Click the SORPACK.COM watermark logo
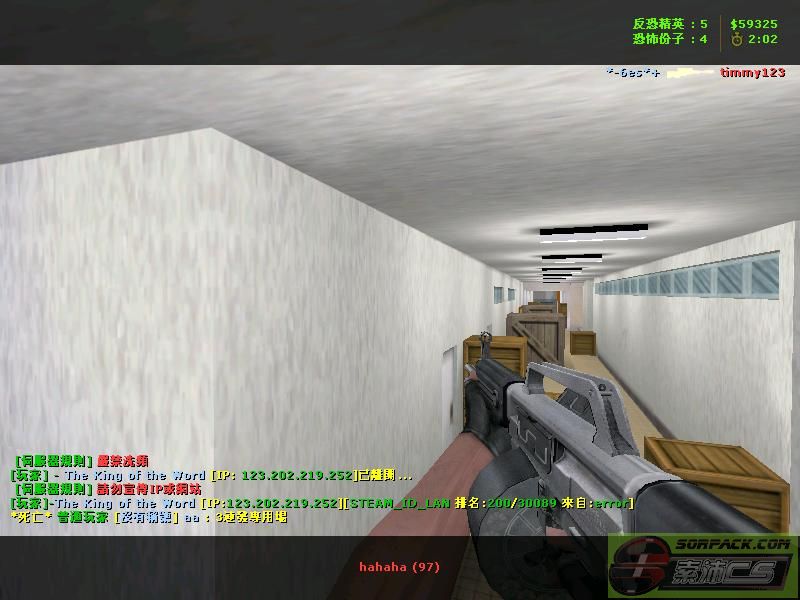 coord(702,564)
